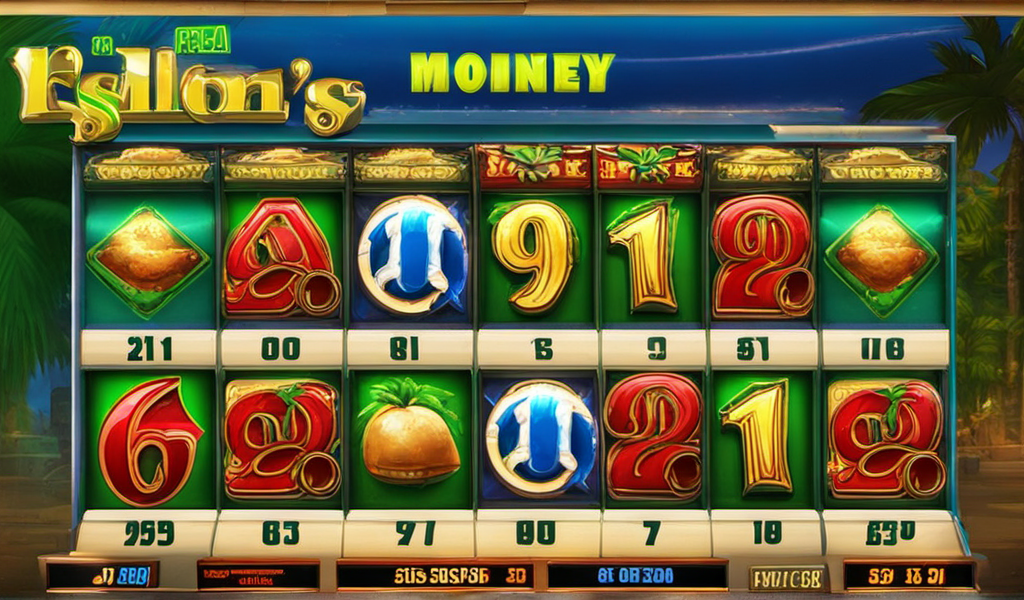
Task: Select the red 6 reel symbol
Action: (x=150, y=438)
